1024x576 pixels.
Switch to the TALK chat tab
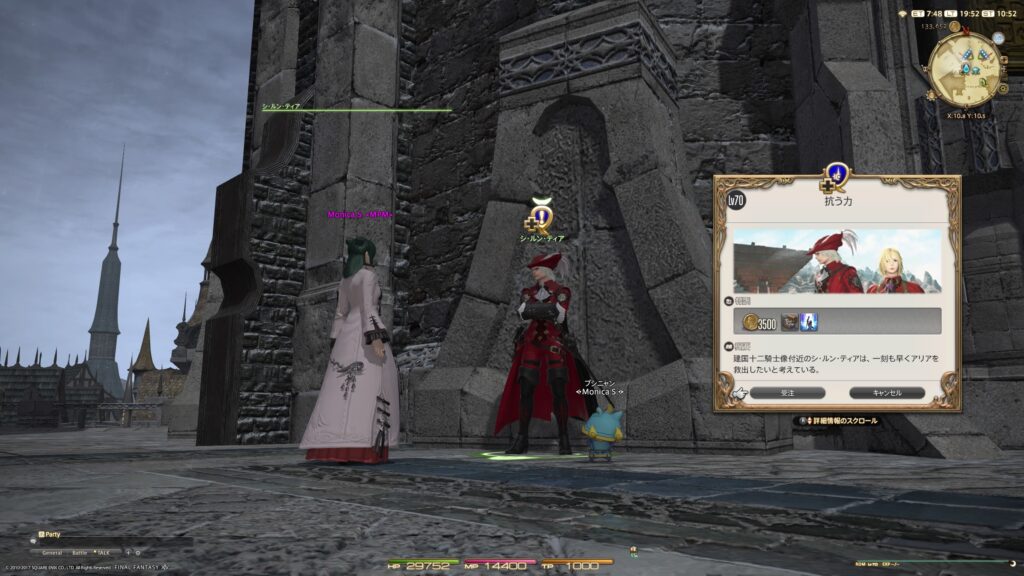[103, 552]
